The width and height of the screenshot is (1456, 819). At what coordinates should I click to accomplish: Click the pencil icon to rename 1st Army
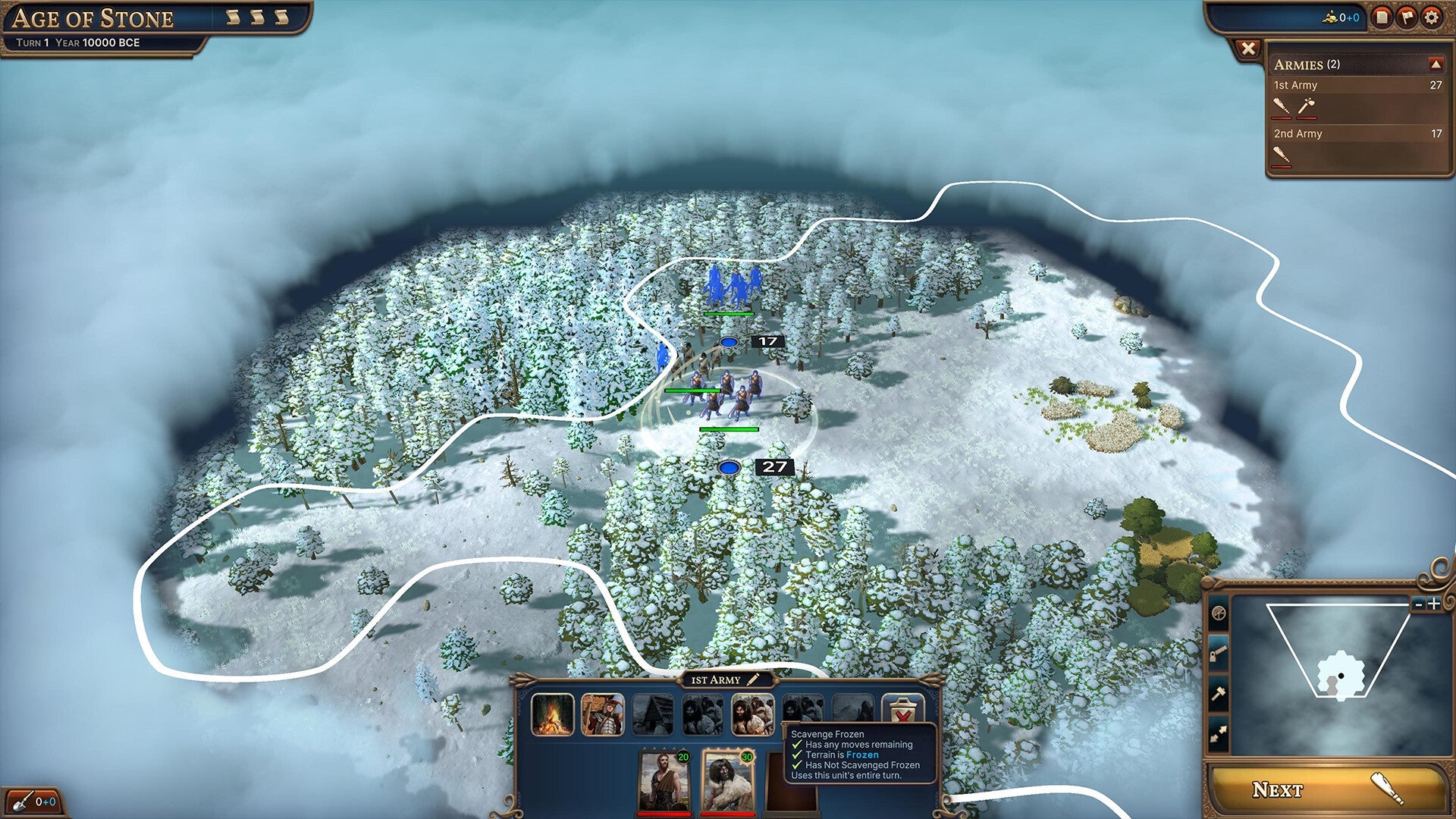pyautogui.click(x=754, y=680)
